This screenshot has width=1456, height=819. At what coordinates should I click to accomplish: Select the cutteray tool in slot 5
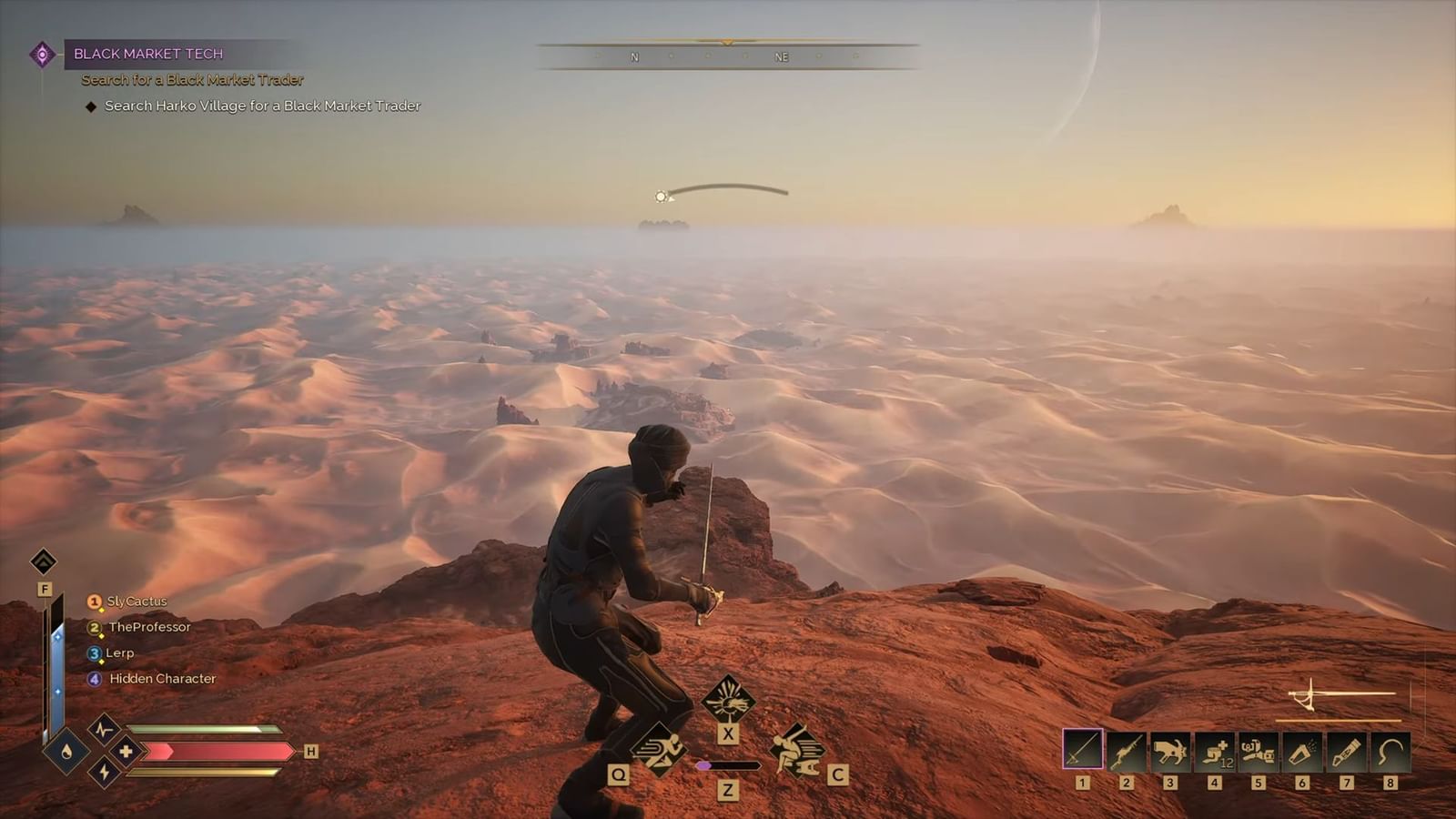(x=1260, y=748)
